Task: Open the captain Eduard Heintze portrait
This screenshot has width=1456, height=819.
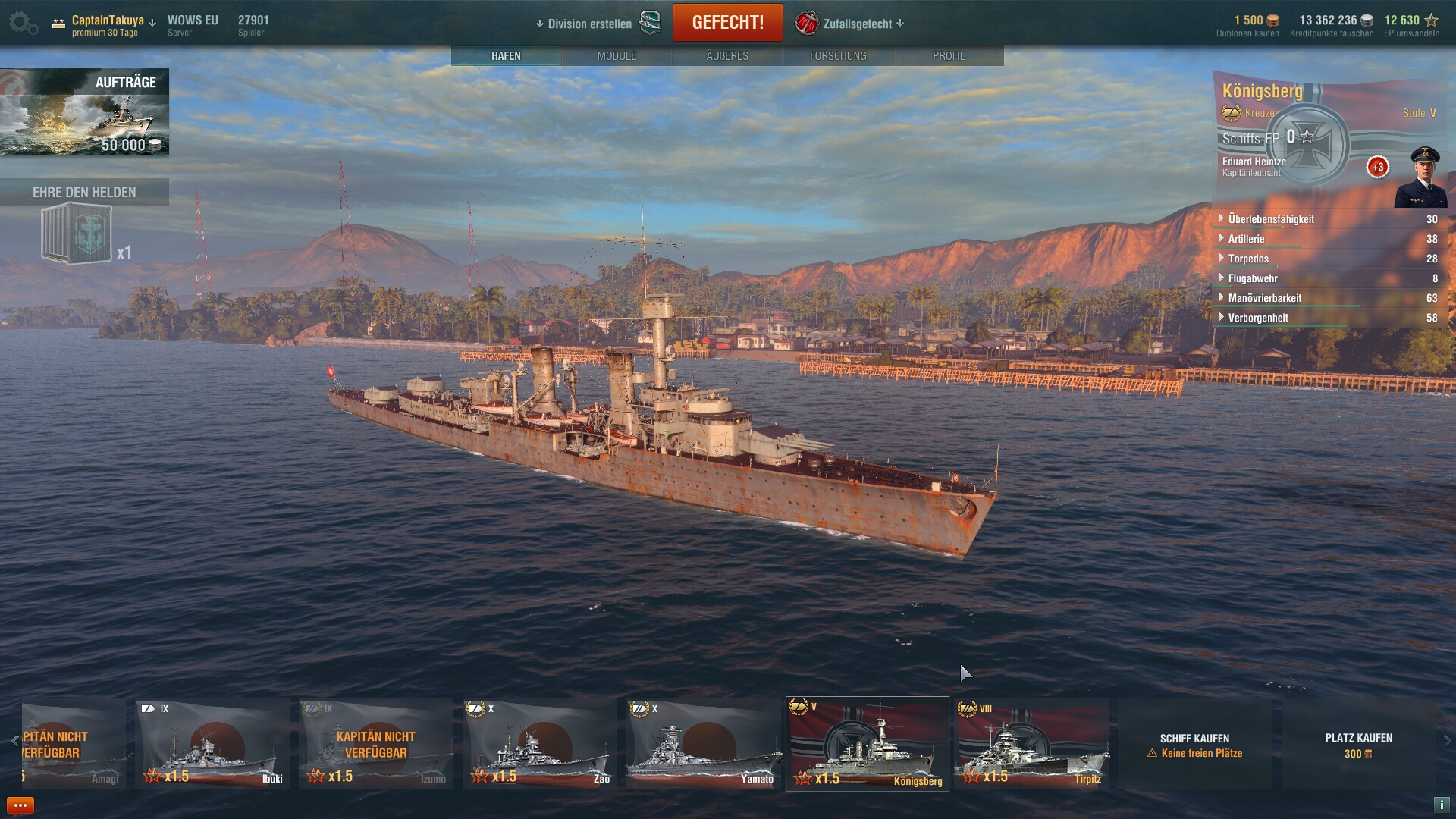Action: point(1420,178)
